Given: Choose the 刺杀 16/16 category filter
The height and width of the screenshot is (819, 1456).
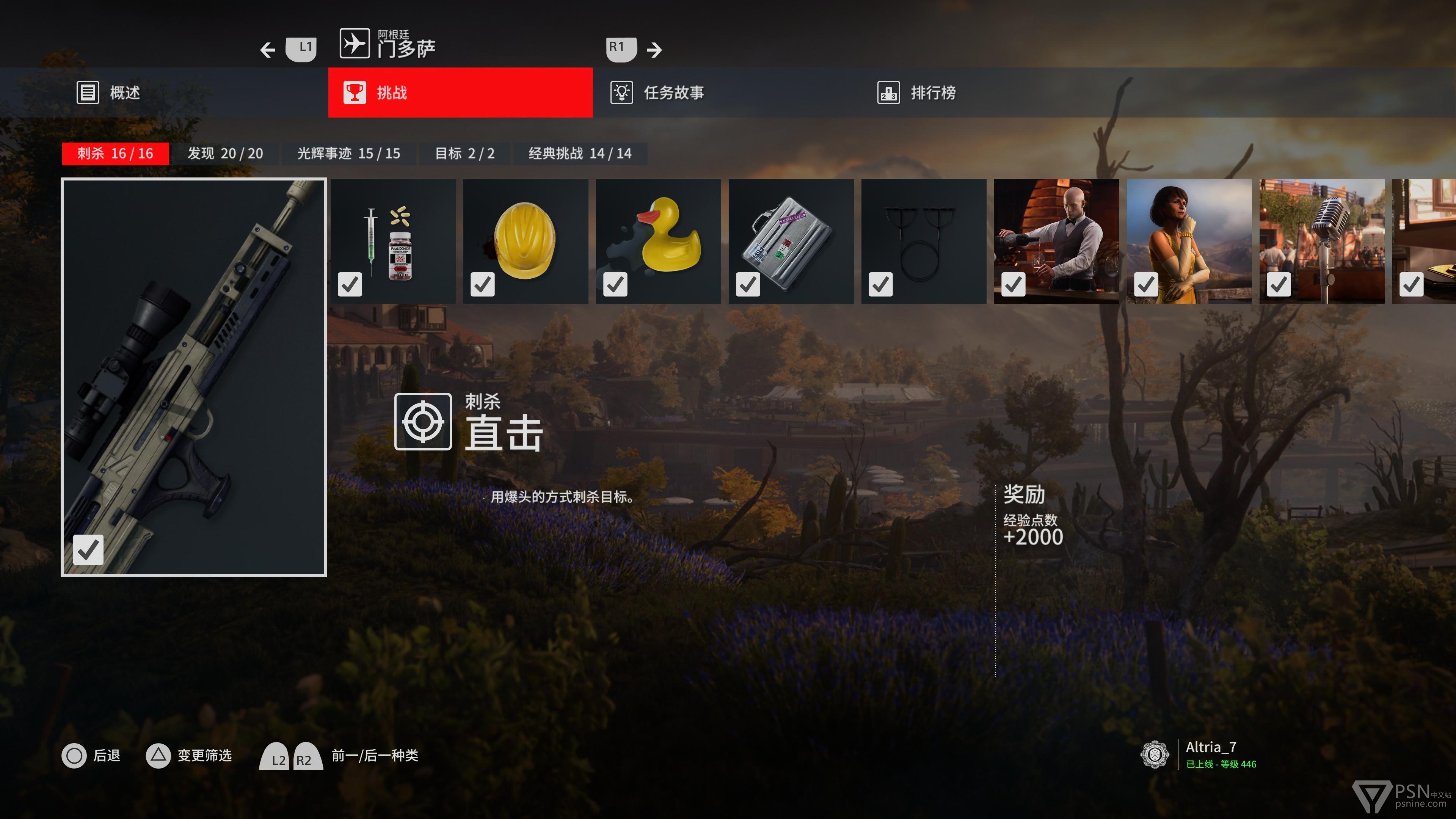Looking at the screenshot, I should (115, 154).
